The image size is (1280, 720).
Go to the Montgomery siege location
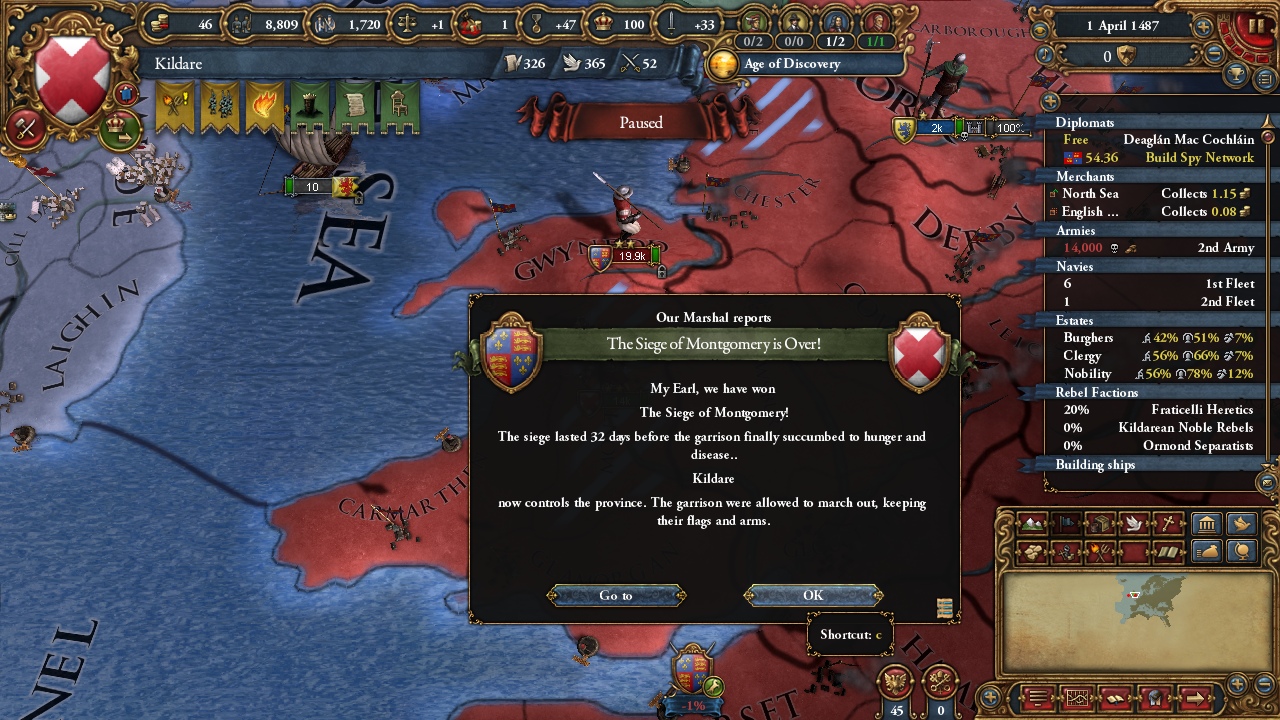616,595
